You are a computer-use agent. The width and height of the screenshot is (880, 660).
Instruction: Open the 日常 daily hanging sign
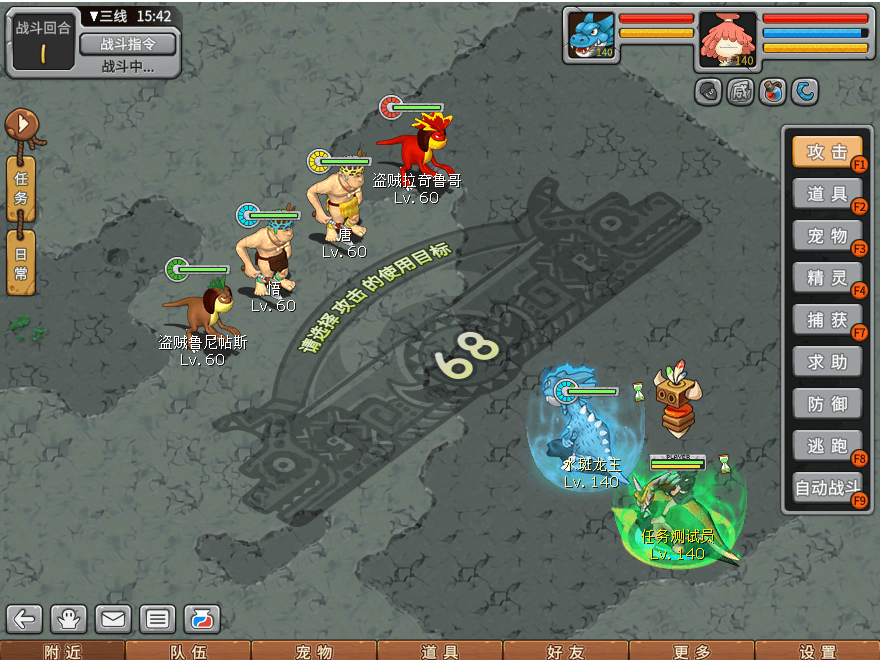click(21, 260)
